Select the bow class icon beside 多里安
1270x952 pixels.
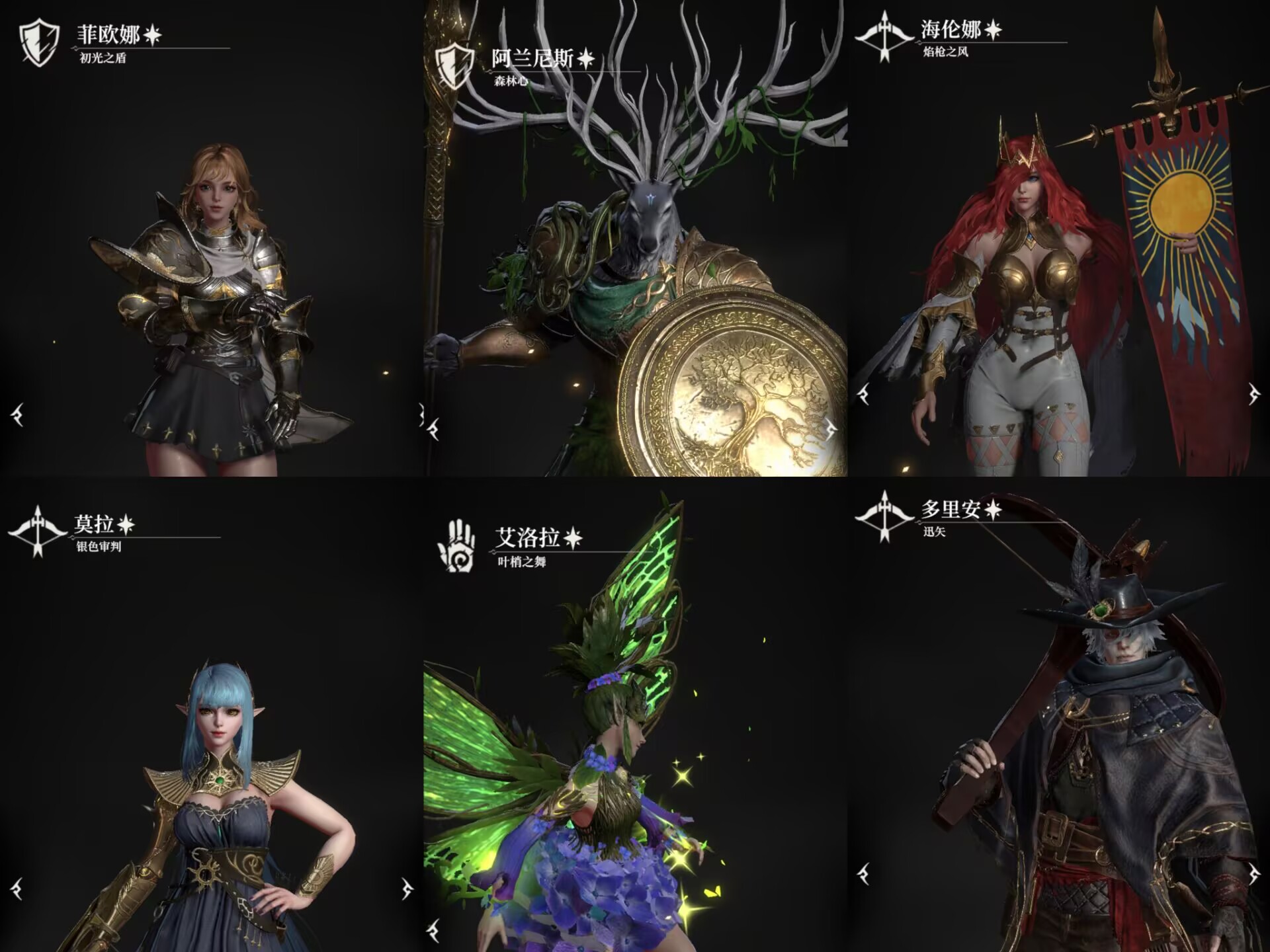click(884, 516)
